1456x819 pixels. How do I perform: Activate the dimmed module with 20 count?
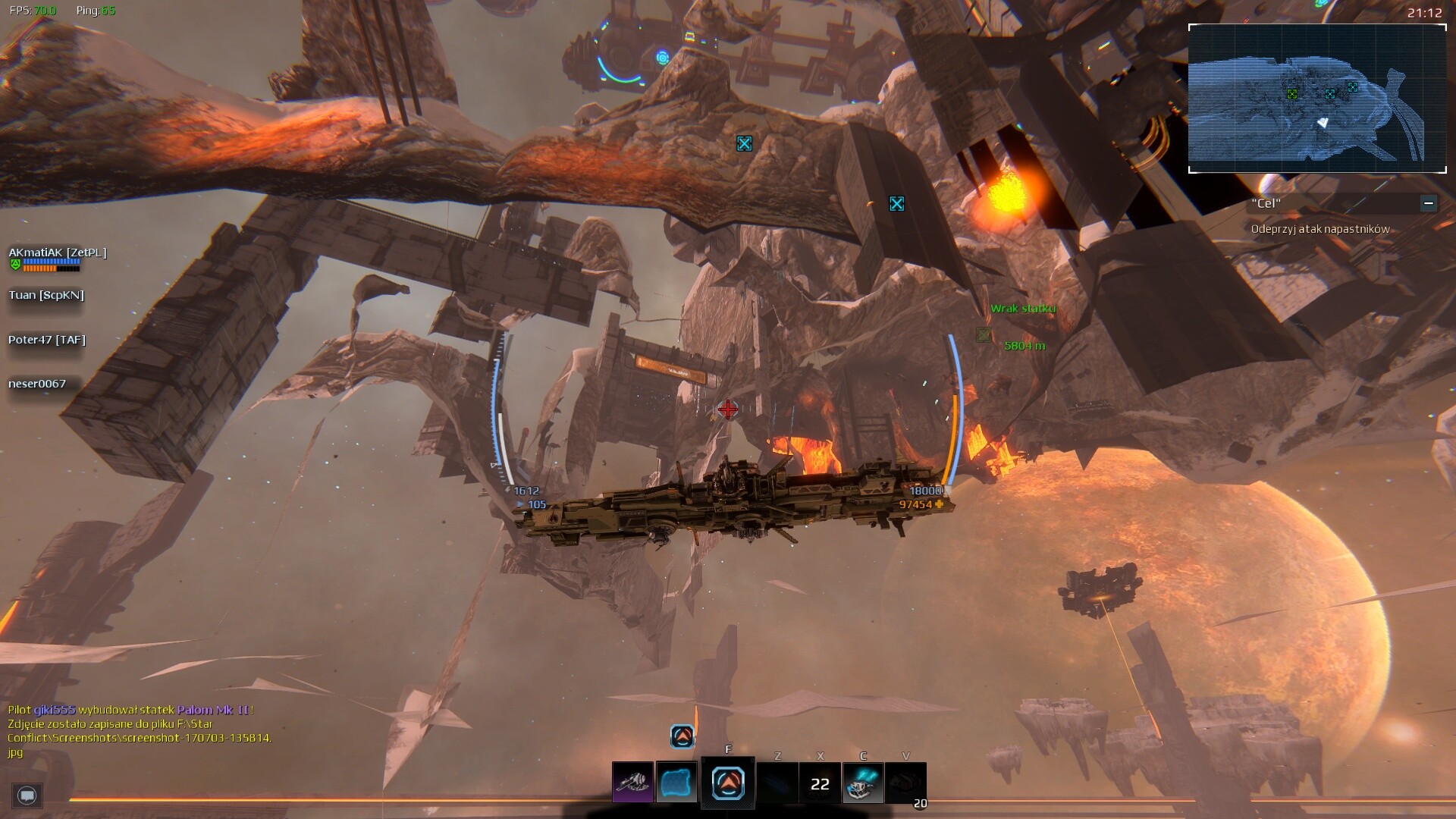(x=905, y=783)
